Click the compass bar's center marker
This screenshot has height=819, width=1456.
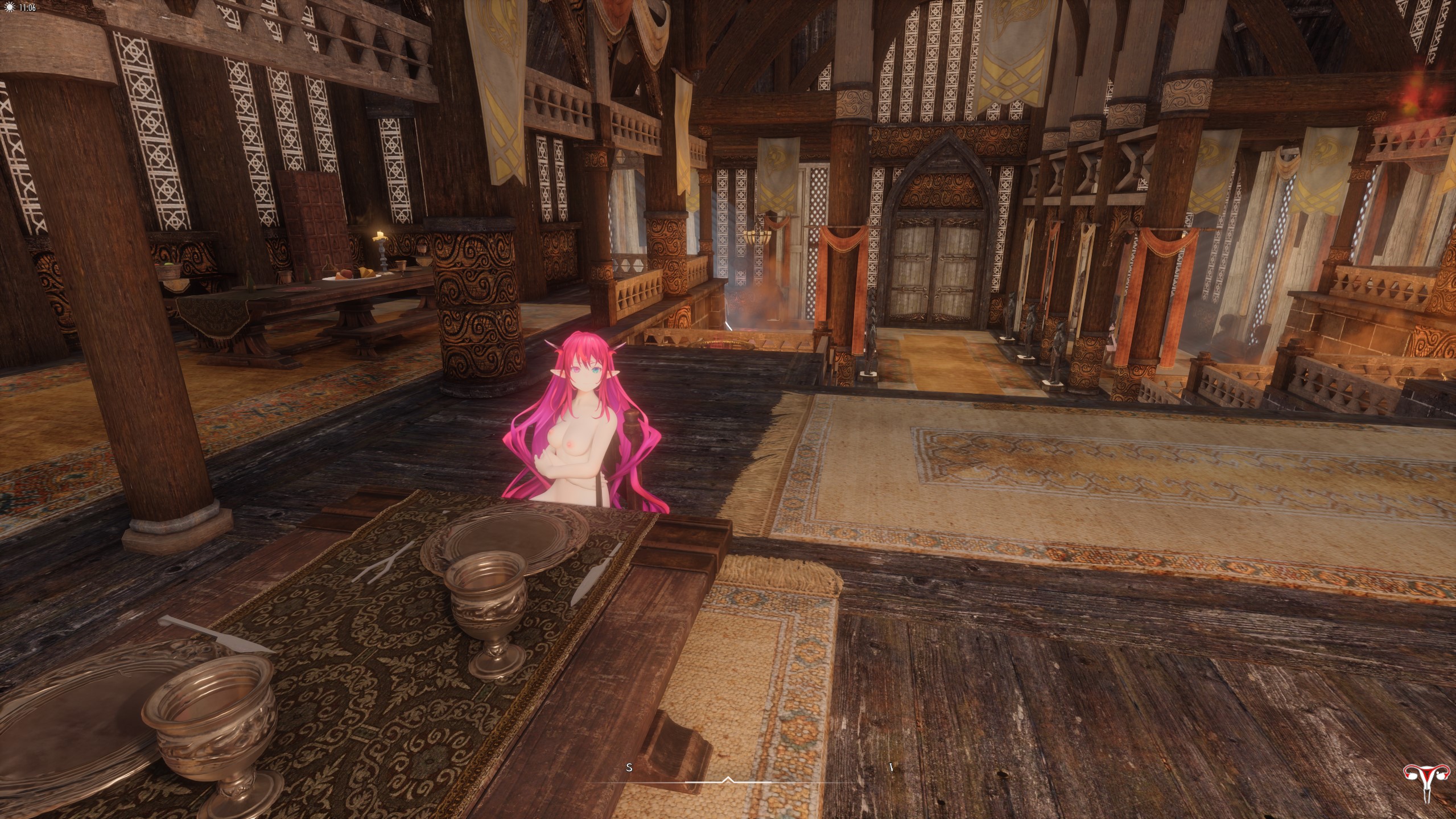(728, 780)
